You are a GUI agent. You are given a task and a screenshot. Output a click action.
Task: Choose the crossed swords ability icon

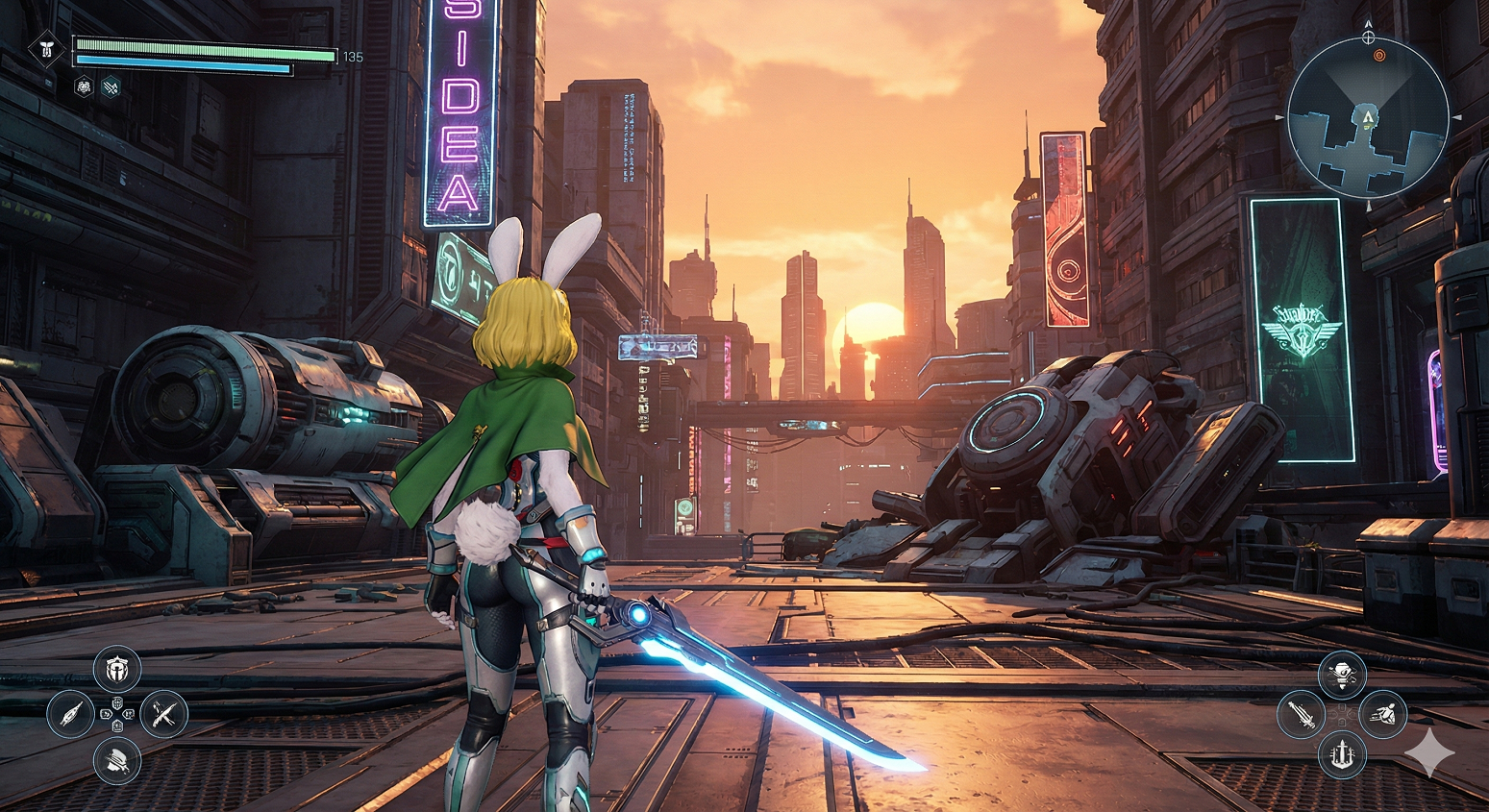[163, 714]
